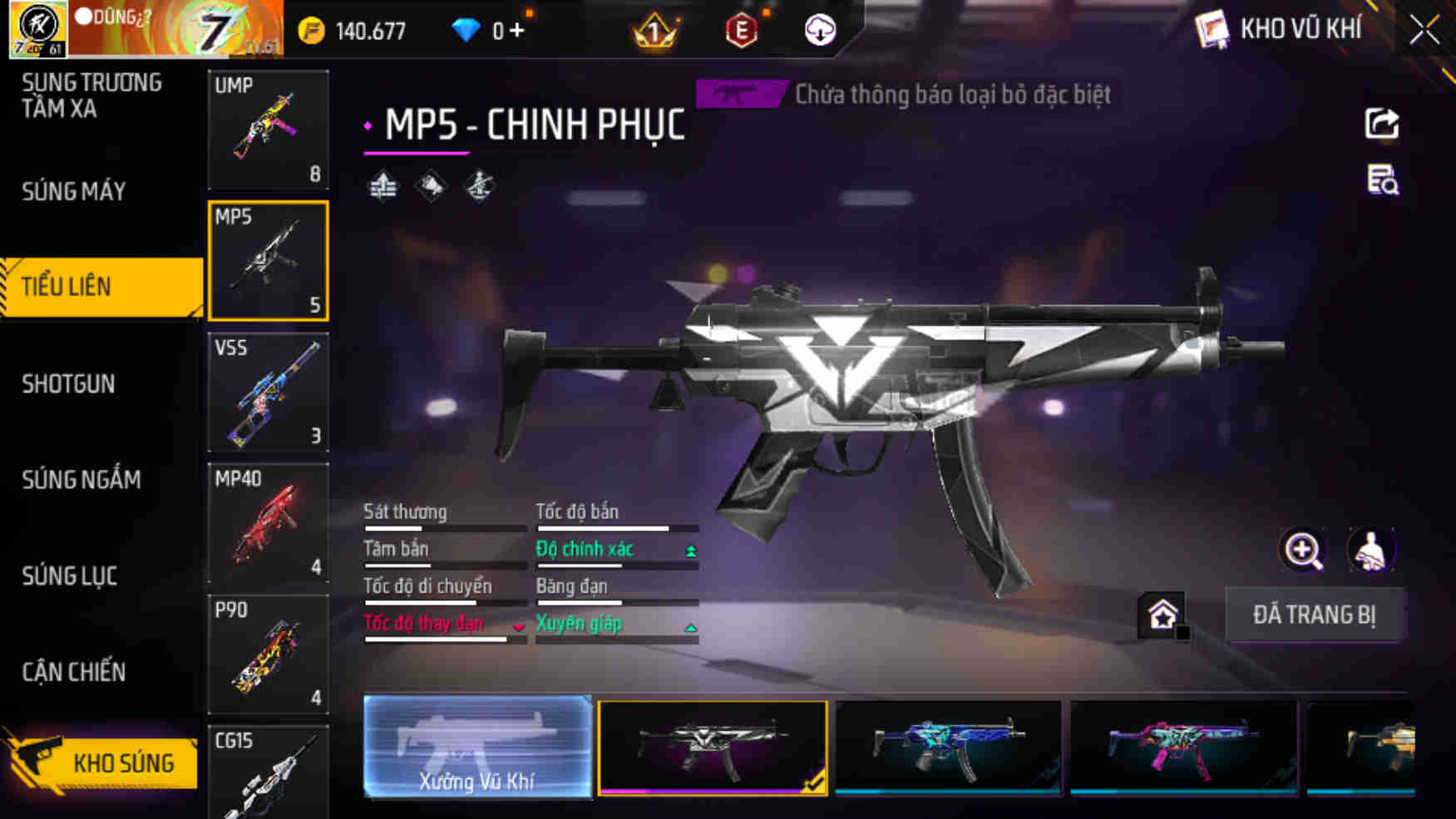Pick the VSS weapon tile
Screen dimensions: 1456x819
pos(268,392)
